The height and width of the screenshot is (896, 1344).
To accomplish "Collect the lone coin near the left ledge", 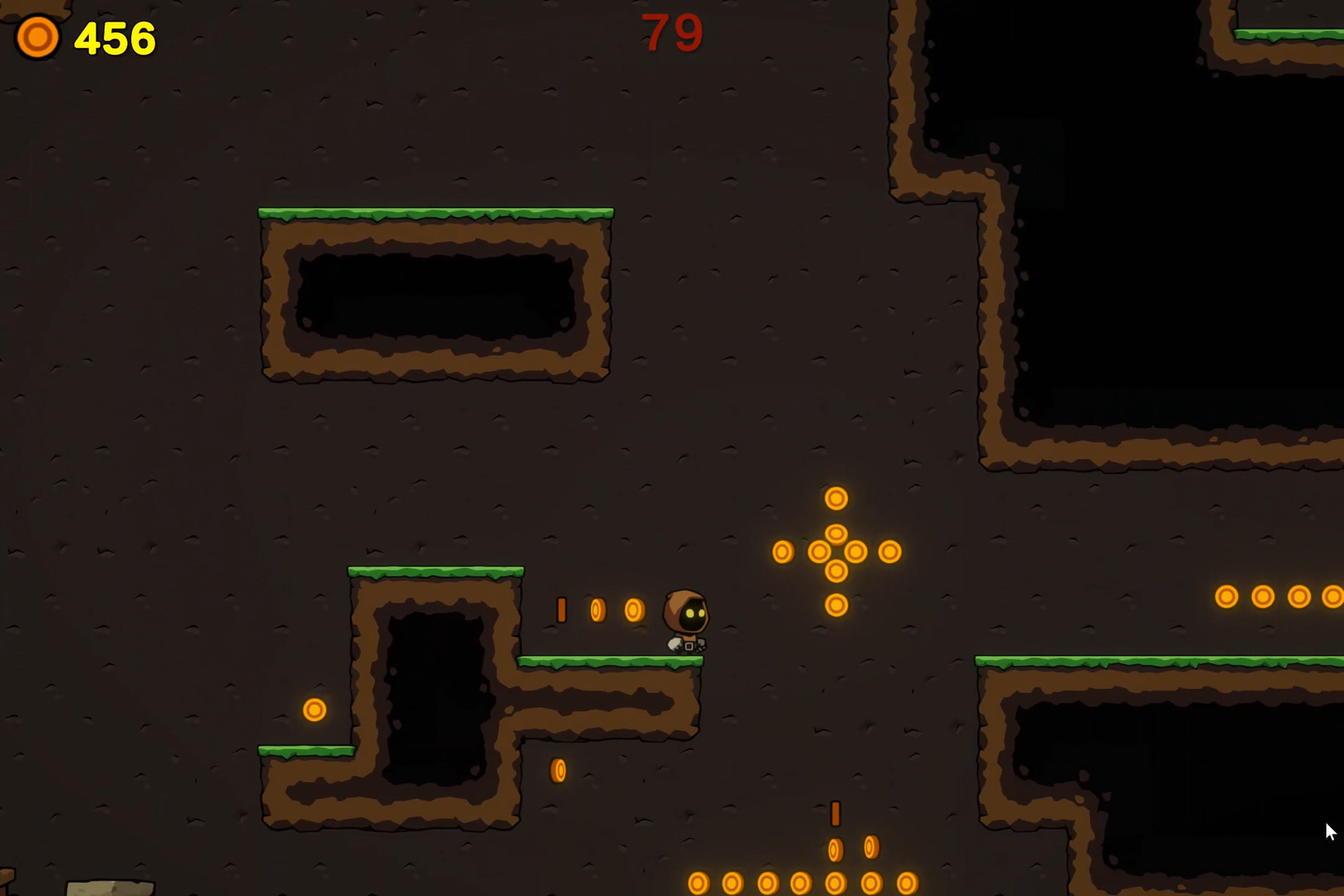I will [314, 710].
